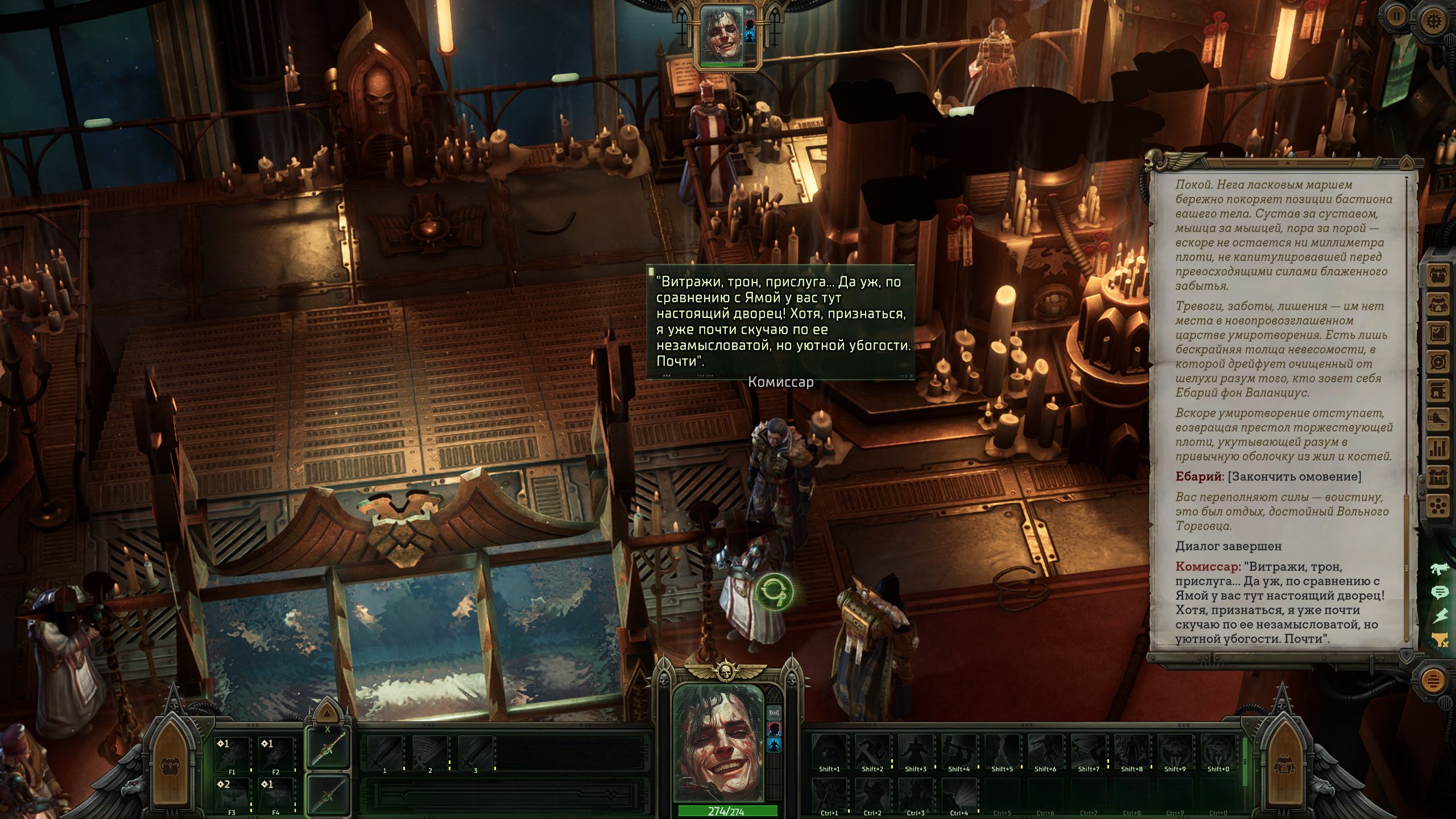Switch to the second weapon set sword slot

point(328,794)
